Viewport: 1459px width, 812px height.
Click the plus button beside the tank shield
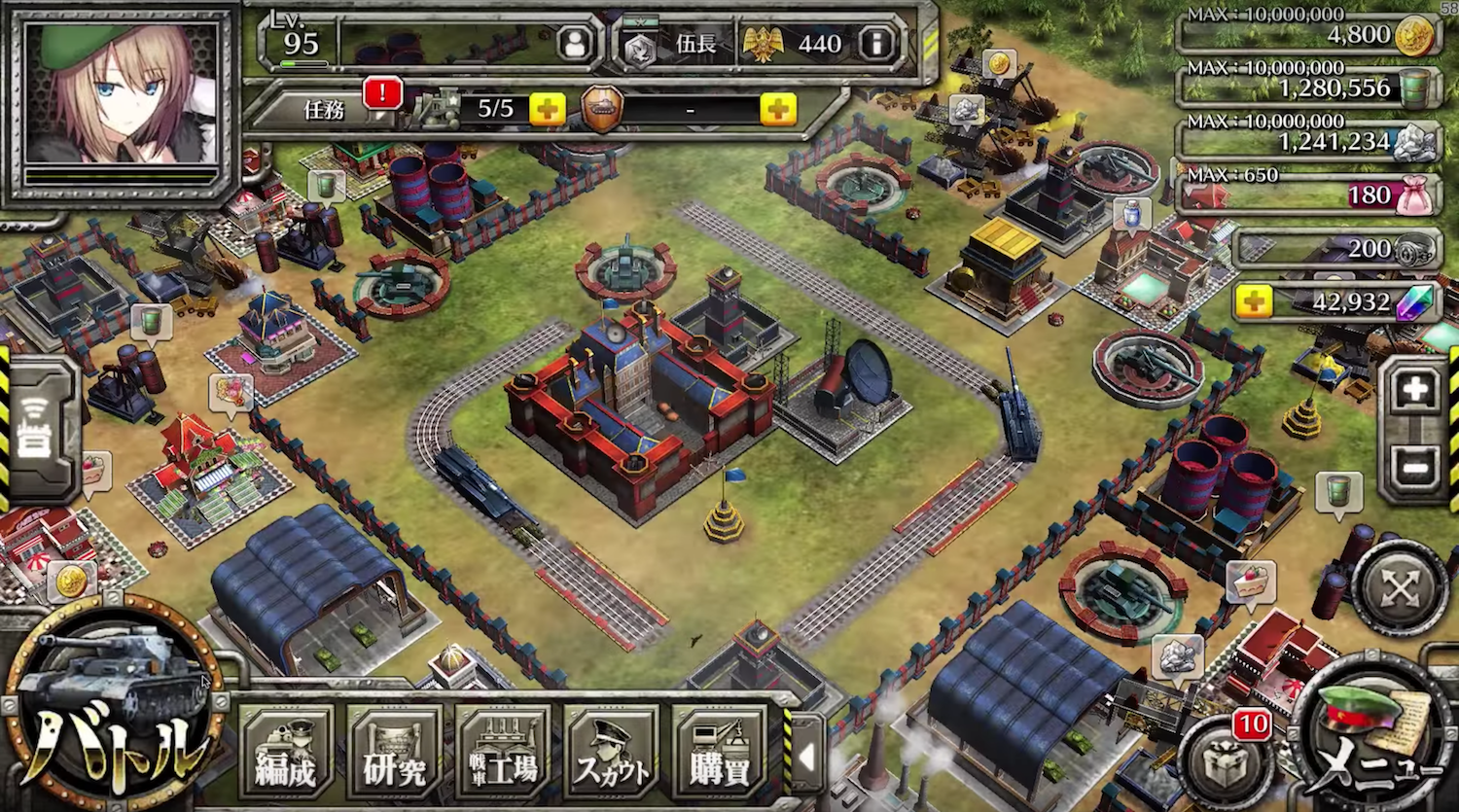(778, 109)
